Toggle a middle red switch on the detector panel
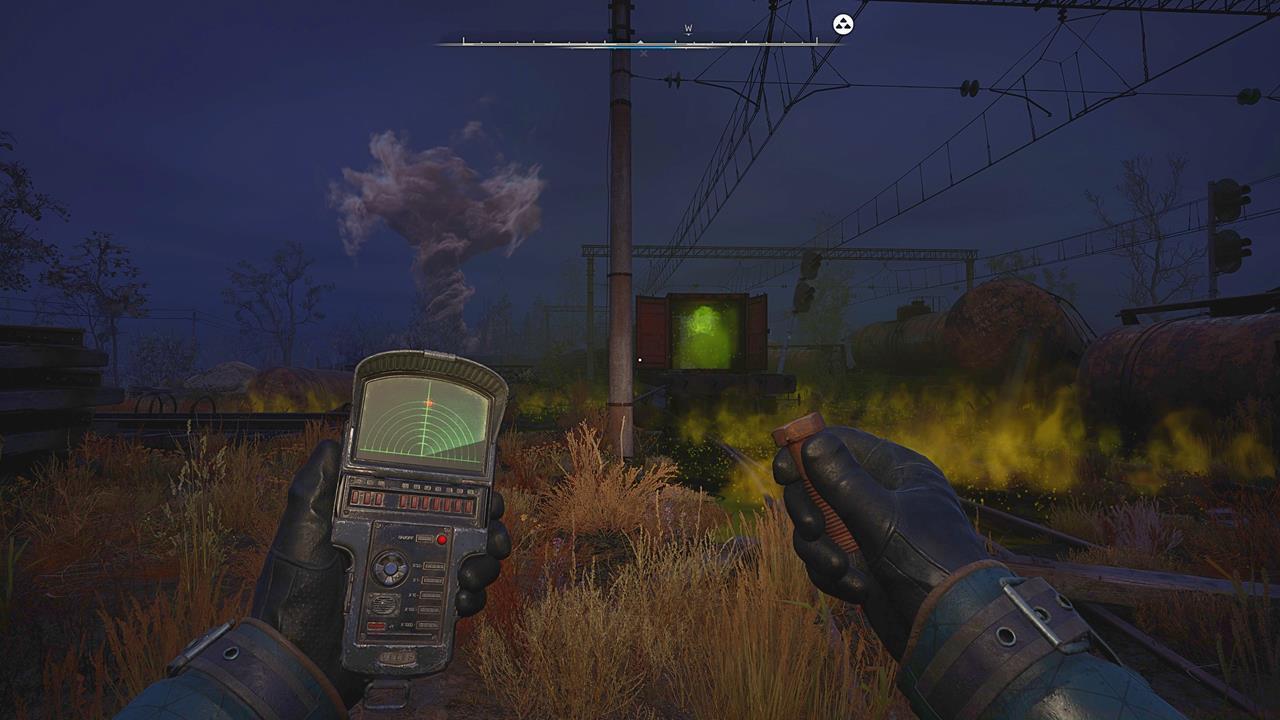1280x720 pixels. click(423, 503)
